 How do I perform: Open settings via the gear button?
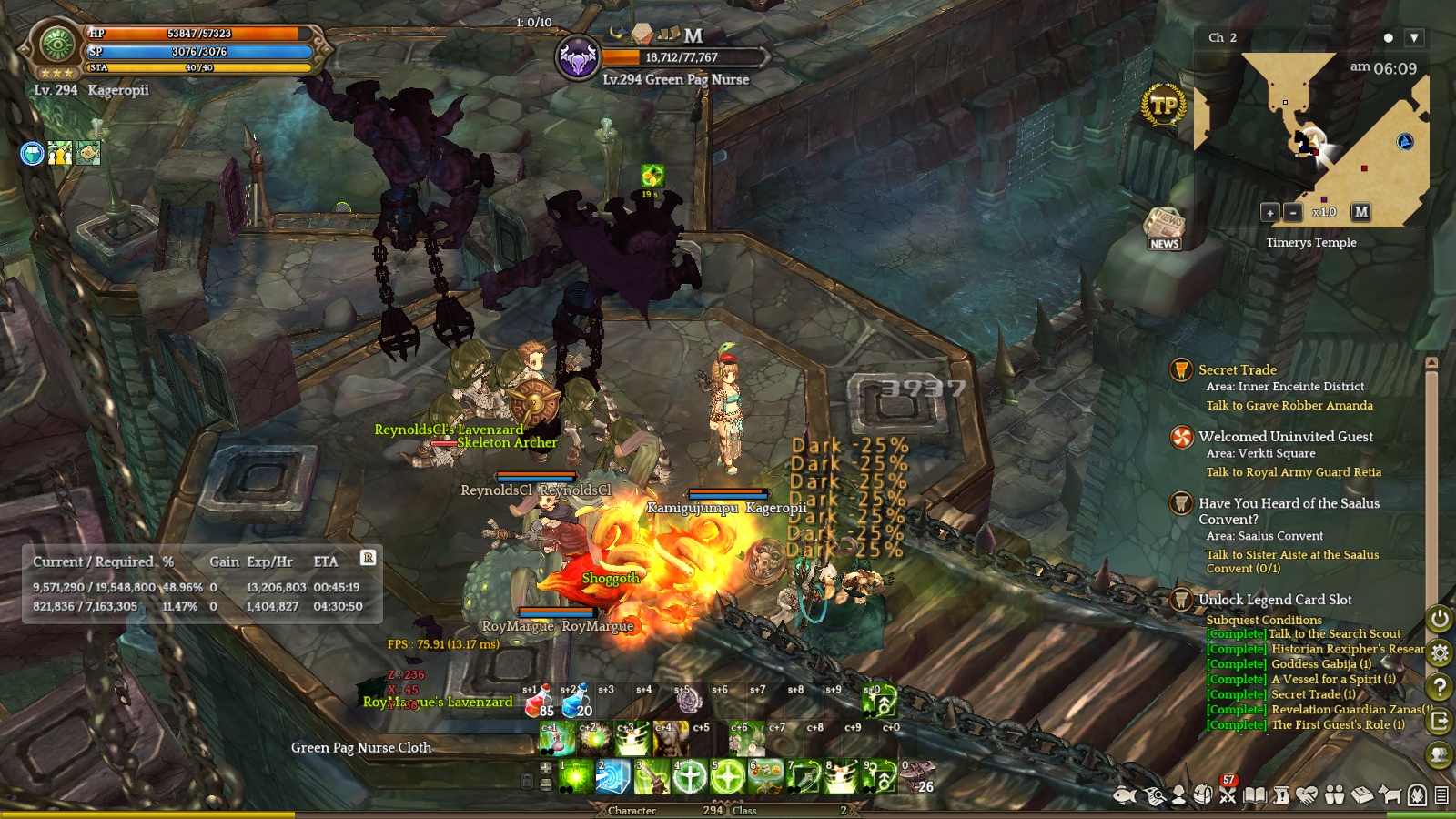(x=1440, y=652)
